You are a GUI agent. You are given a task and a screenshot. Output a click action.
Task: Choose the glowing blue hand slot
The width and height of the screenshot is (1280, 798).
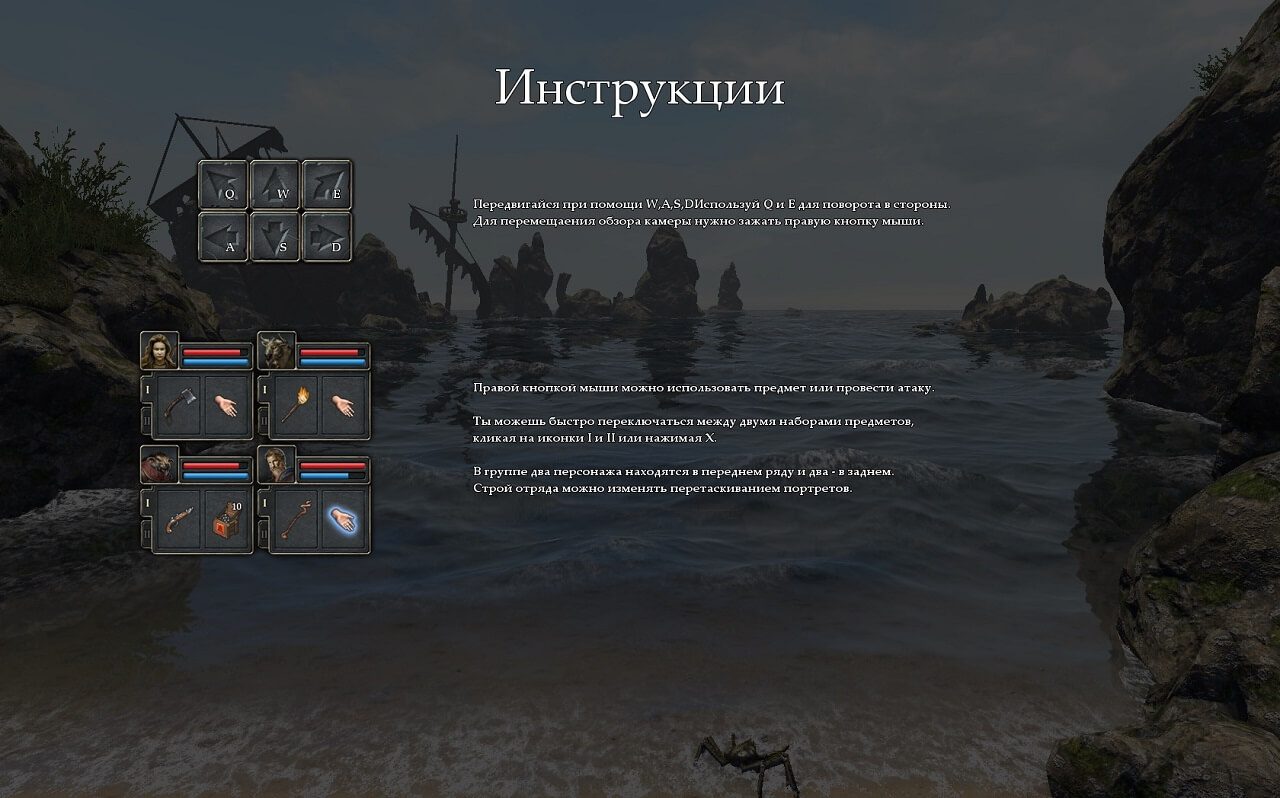(x=343, y=519)
